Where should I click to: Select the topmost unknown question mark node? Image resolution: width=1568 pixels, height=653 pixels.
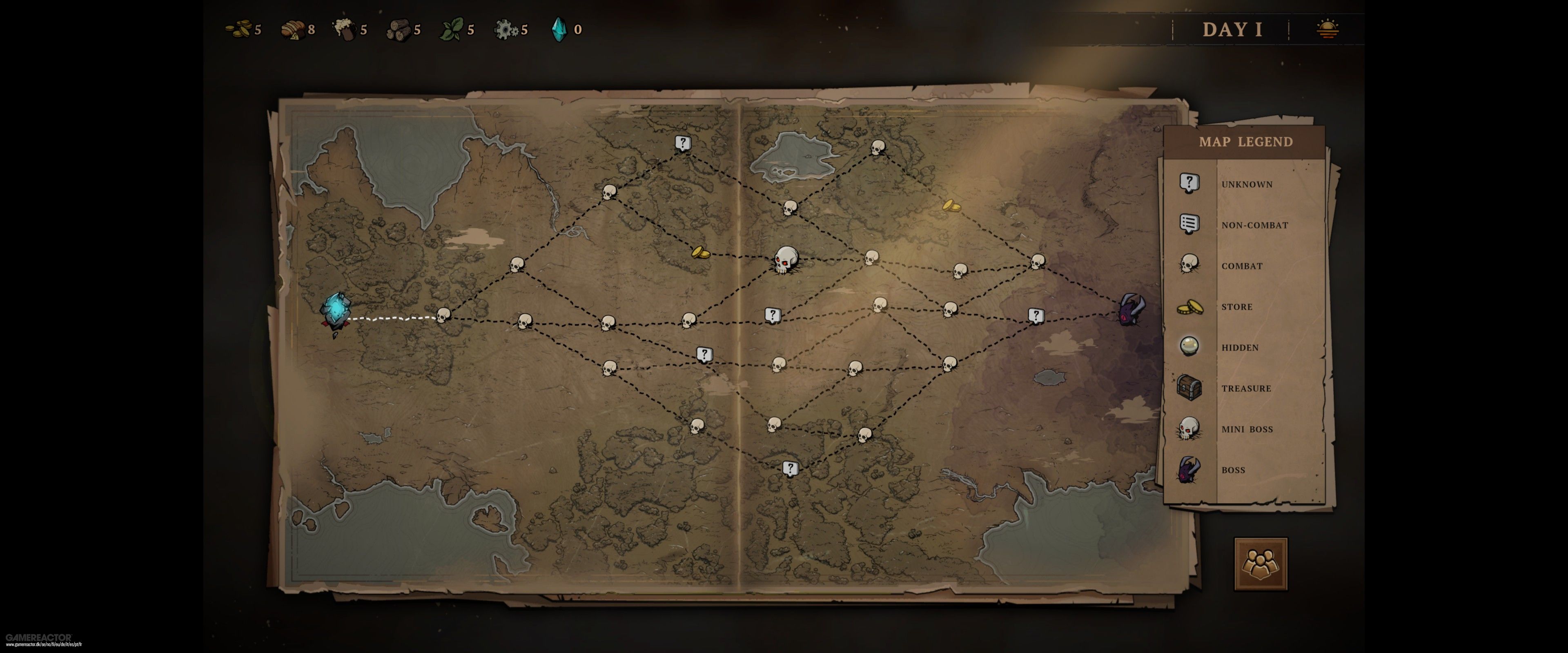(683, 143)
